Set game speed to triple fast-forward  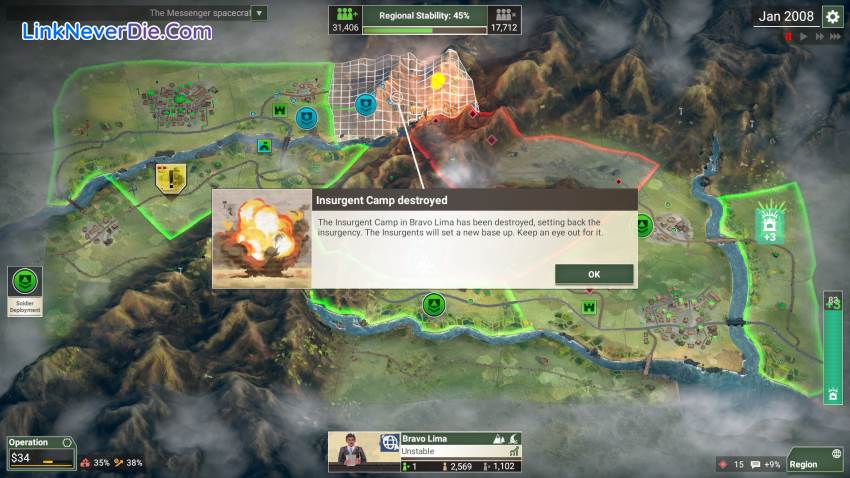[x=834, y=37]
